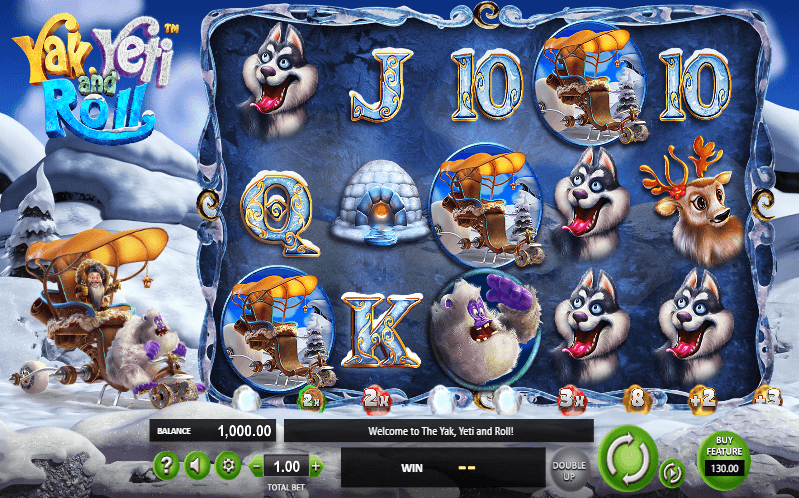Toggle the sound speaker button
The height and width of the screenshot is (498, 799).
coord(197,465)
